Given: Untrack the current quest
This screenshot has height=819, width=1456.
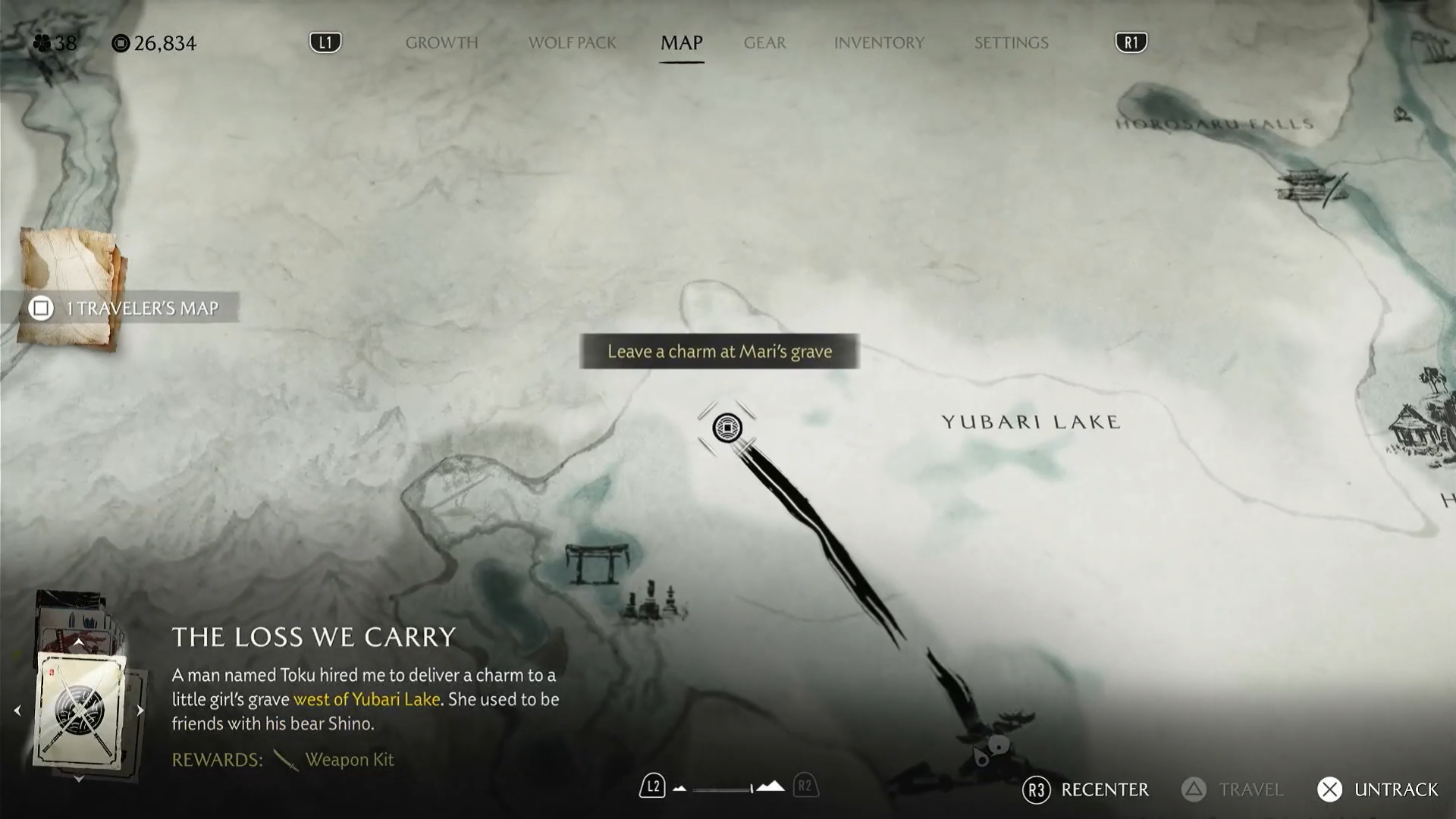Looking at the screenshot, I should [x=1377, y=789].
